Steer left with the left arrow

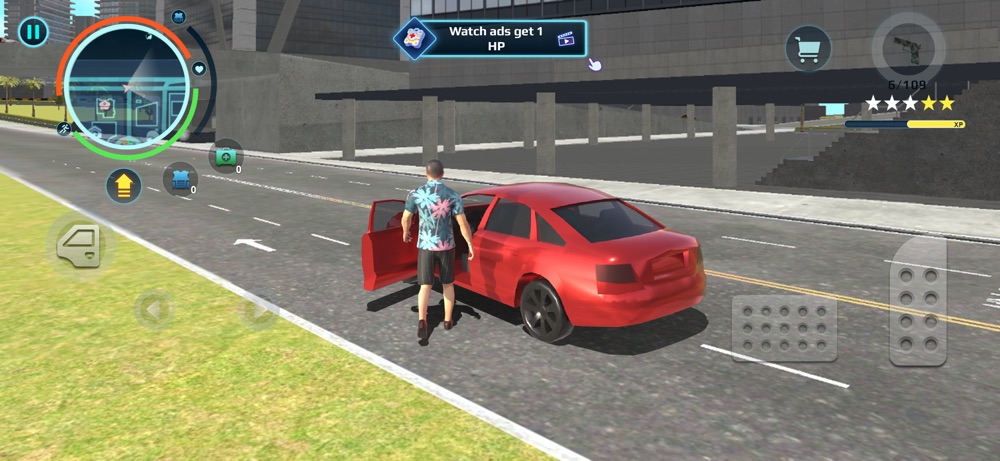click(154, 310)
